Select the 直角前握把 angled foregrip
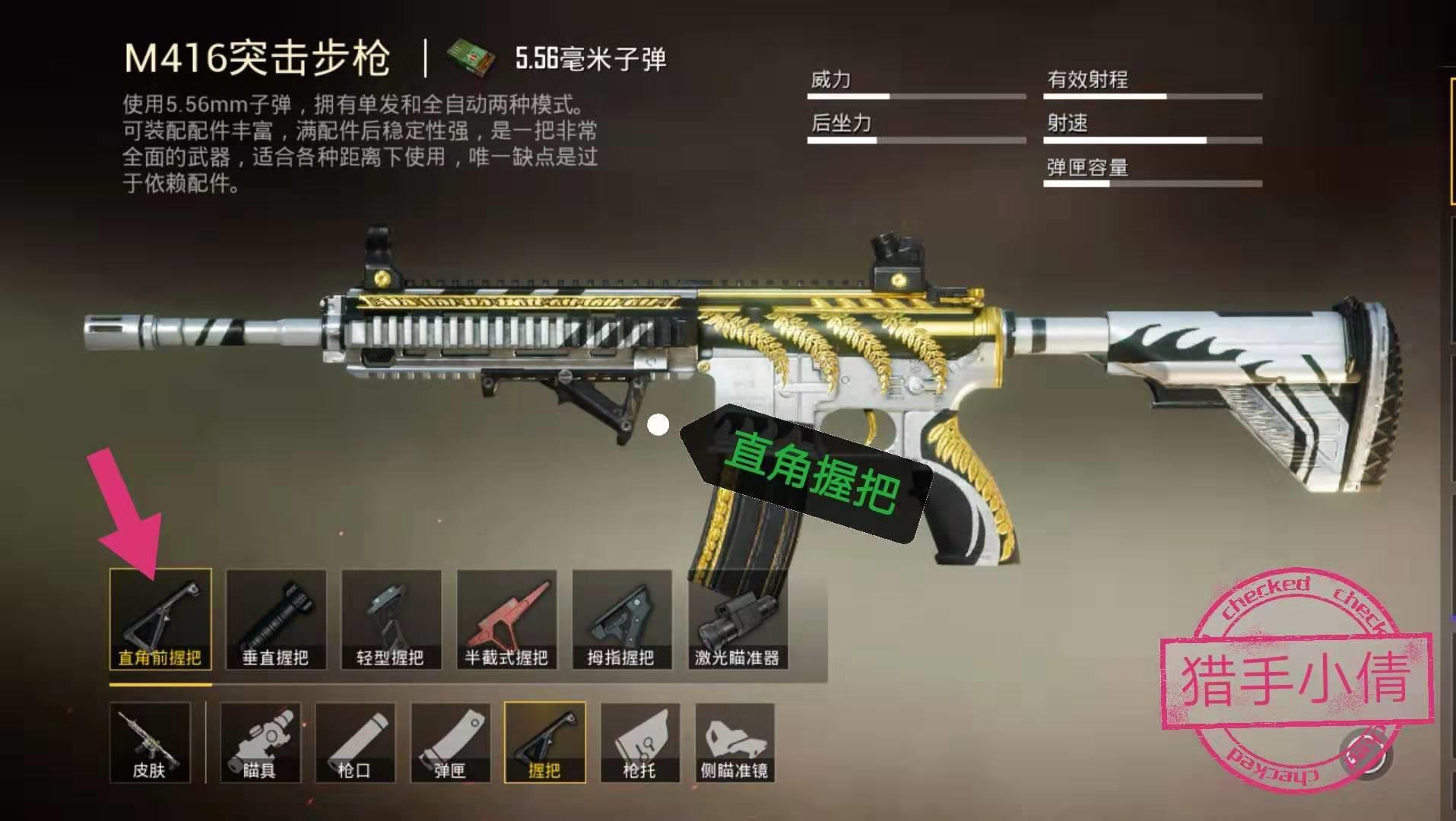Viewport: 1456px width, 821px height. [160, 620]
